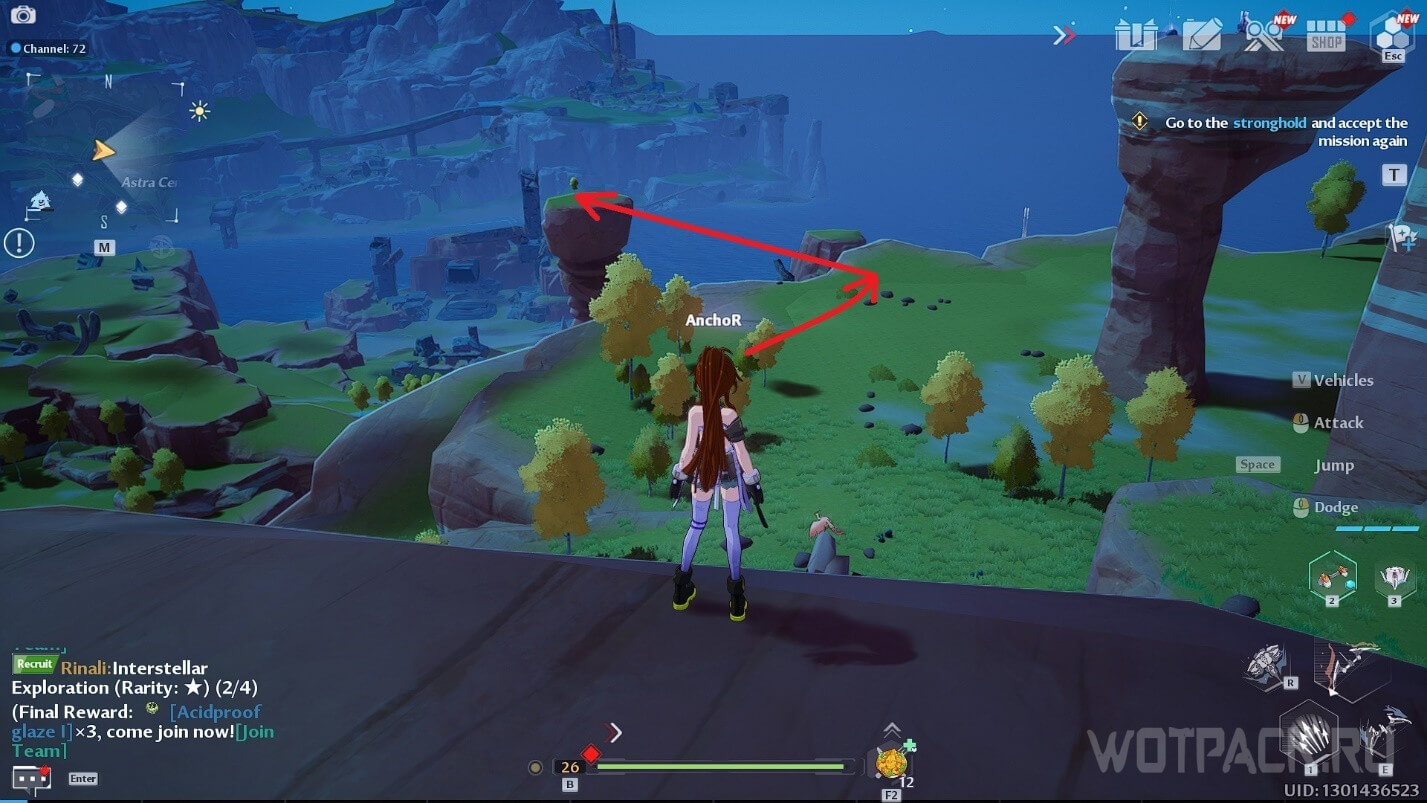1427x803 pixels.
Task: Use the relic in slot 3
Action: click(1393, 578)
